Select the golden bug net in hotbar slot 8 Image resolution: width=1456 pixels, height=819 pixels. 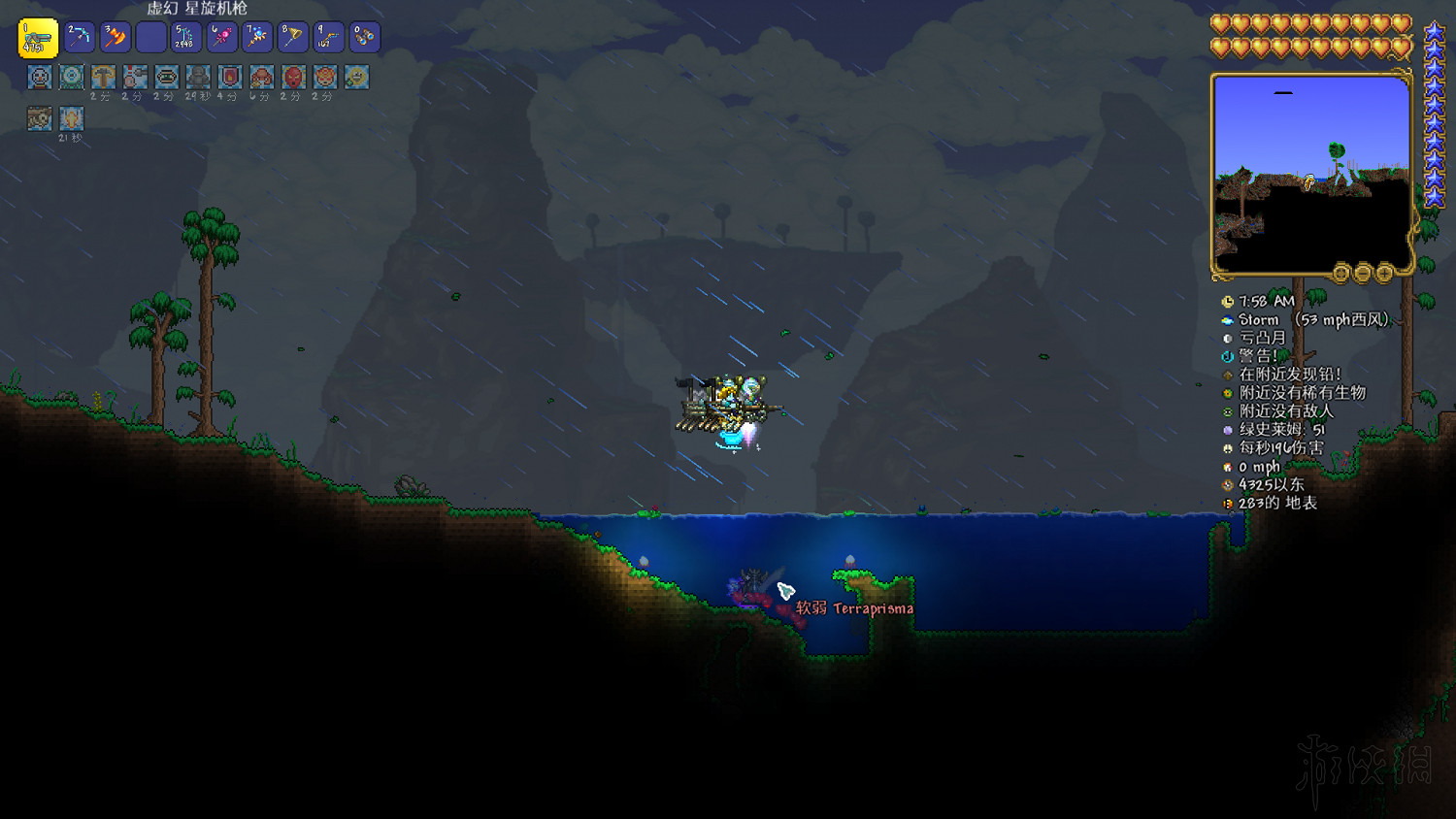pos(290,37)
